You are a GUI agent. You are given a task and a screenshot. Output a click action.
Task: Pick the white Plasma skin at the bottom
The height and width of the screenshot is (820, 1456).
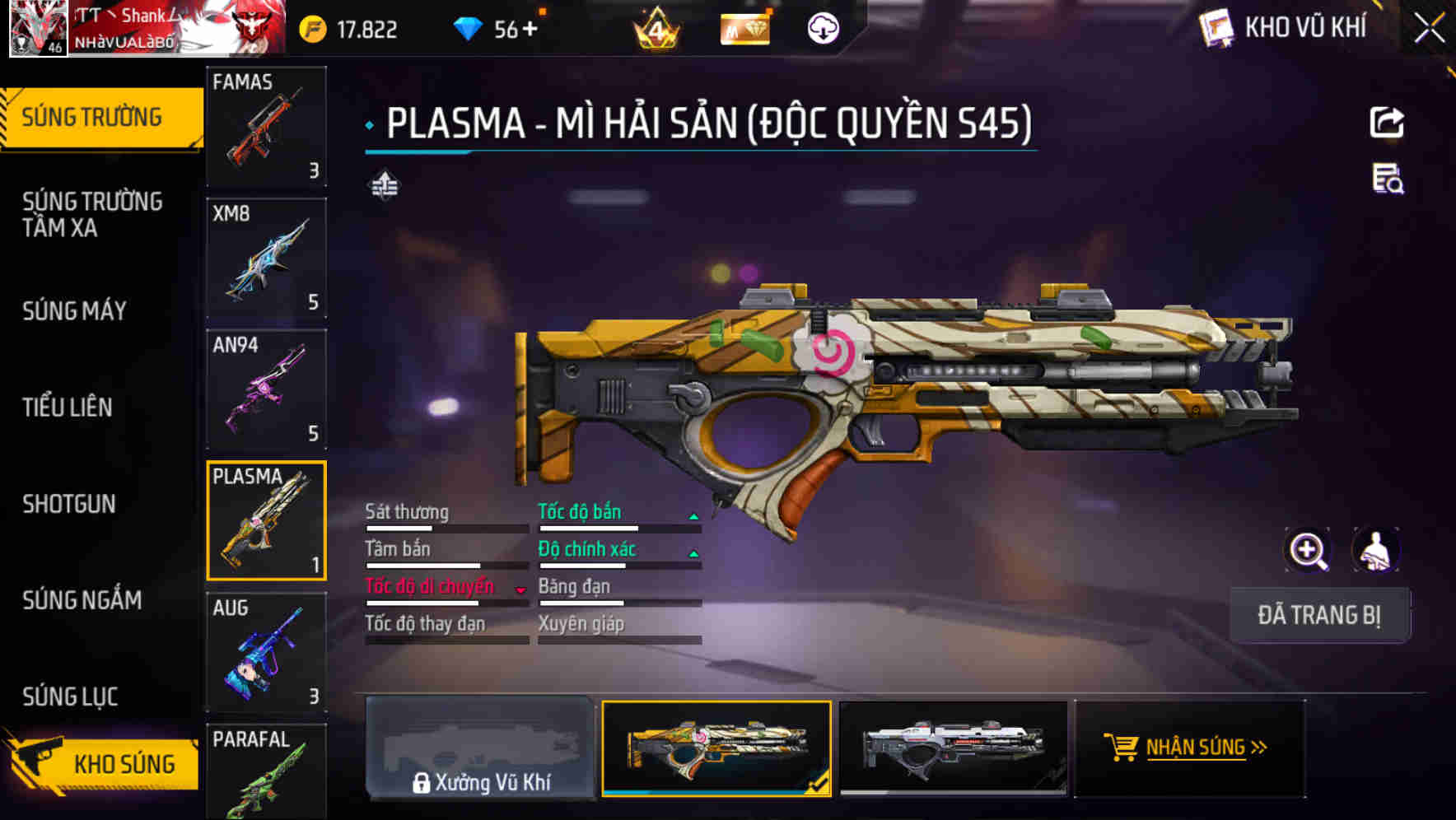[954, 748]
